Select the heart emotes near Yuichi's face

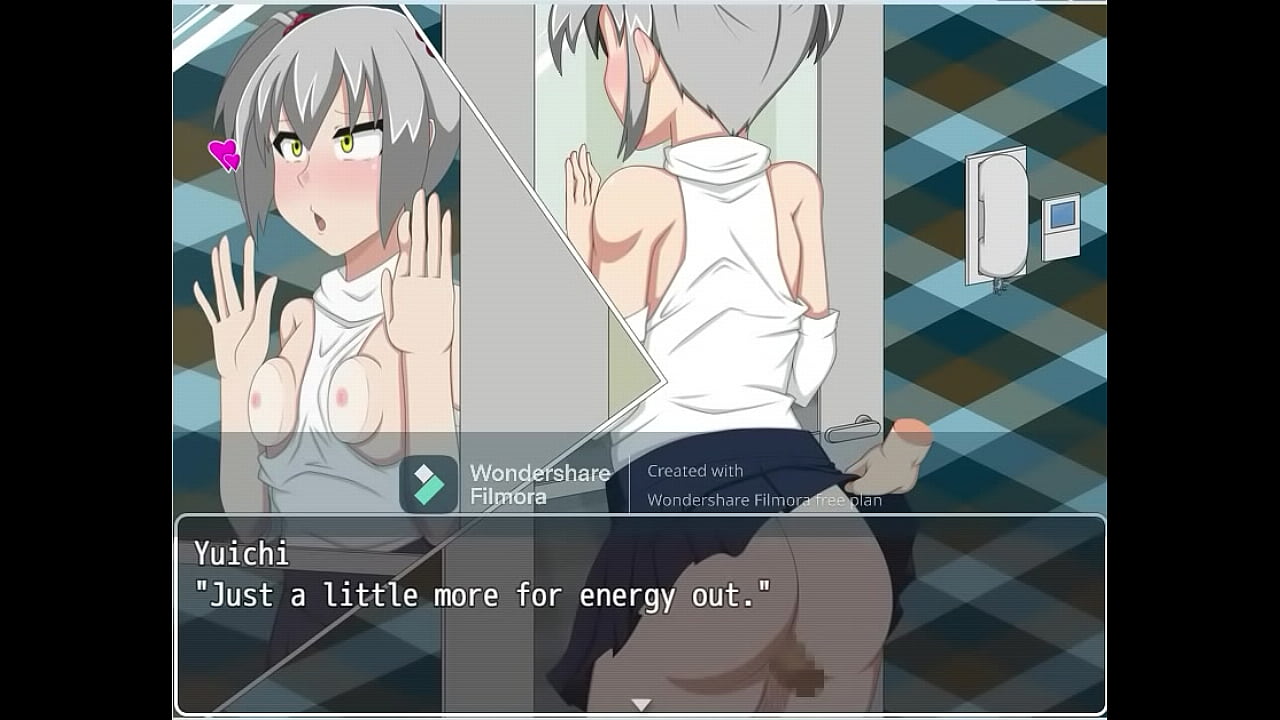click(222, 153)
